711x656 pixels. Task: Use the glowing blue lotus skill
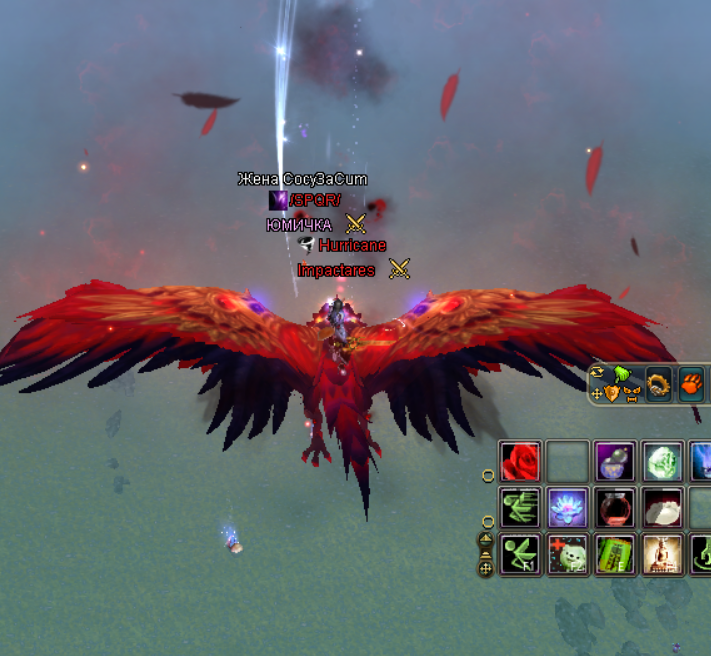(x=567, y=507)
